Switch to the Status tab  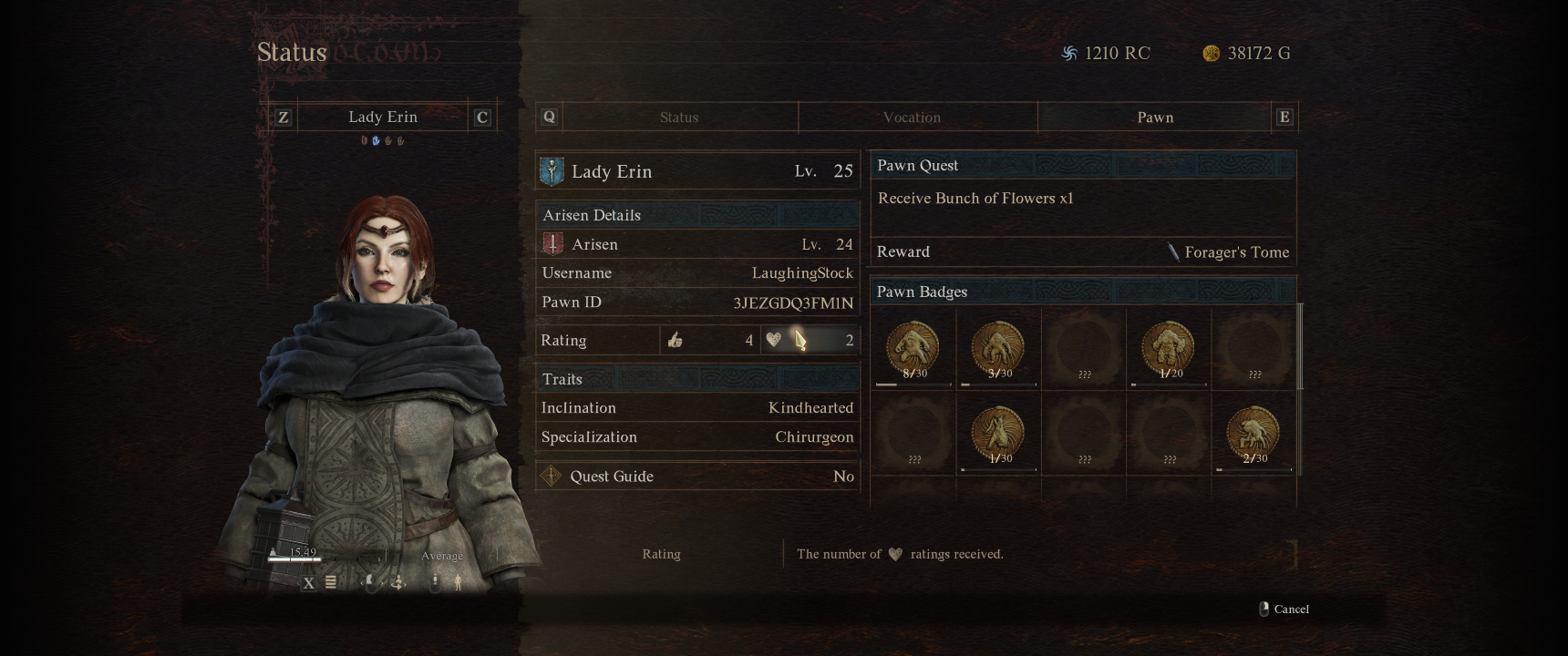[679, 118]
